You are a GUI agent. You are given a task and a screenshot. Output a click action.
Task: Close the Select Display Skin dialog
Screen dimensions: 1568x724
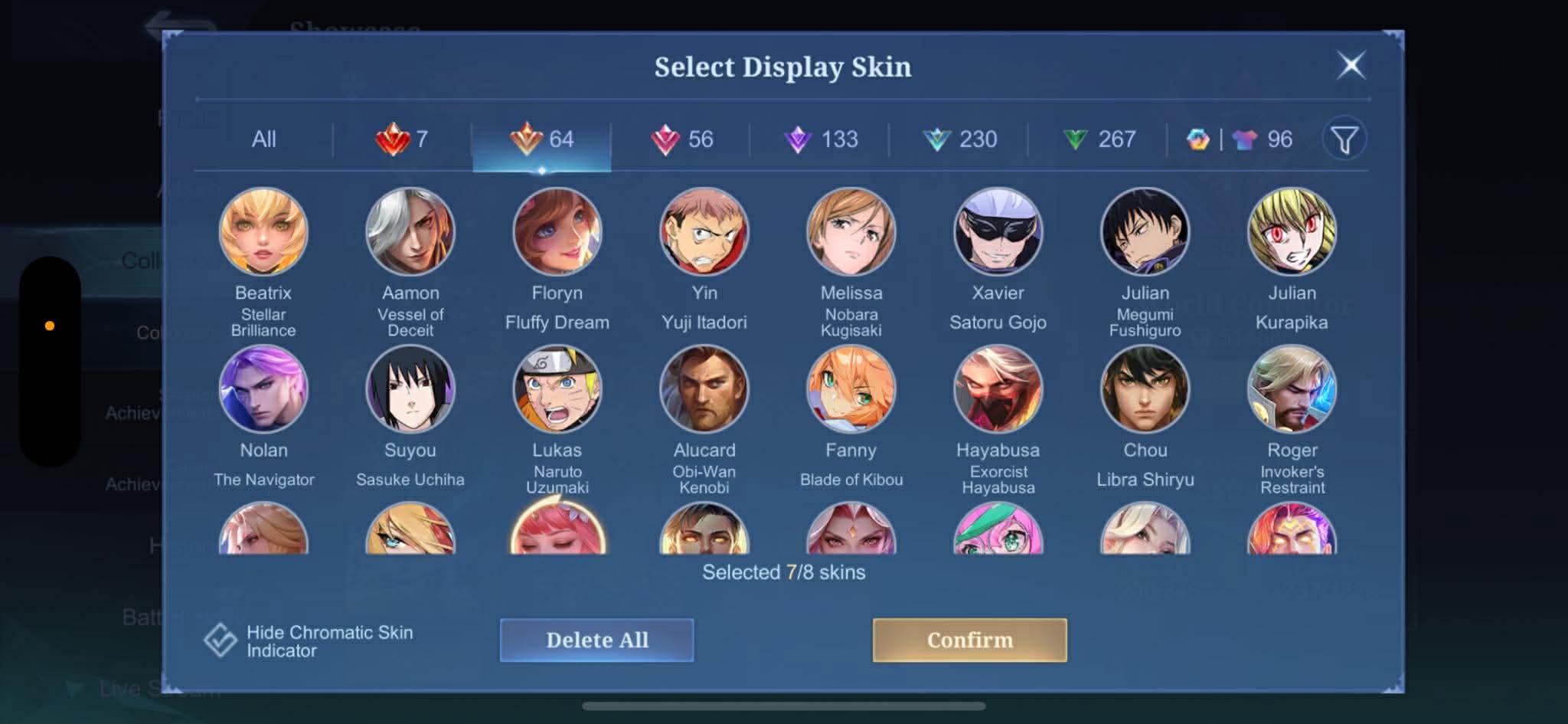point(1351,65)
